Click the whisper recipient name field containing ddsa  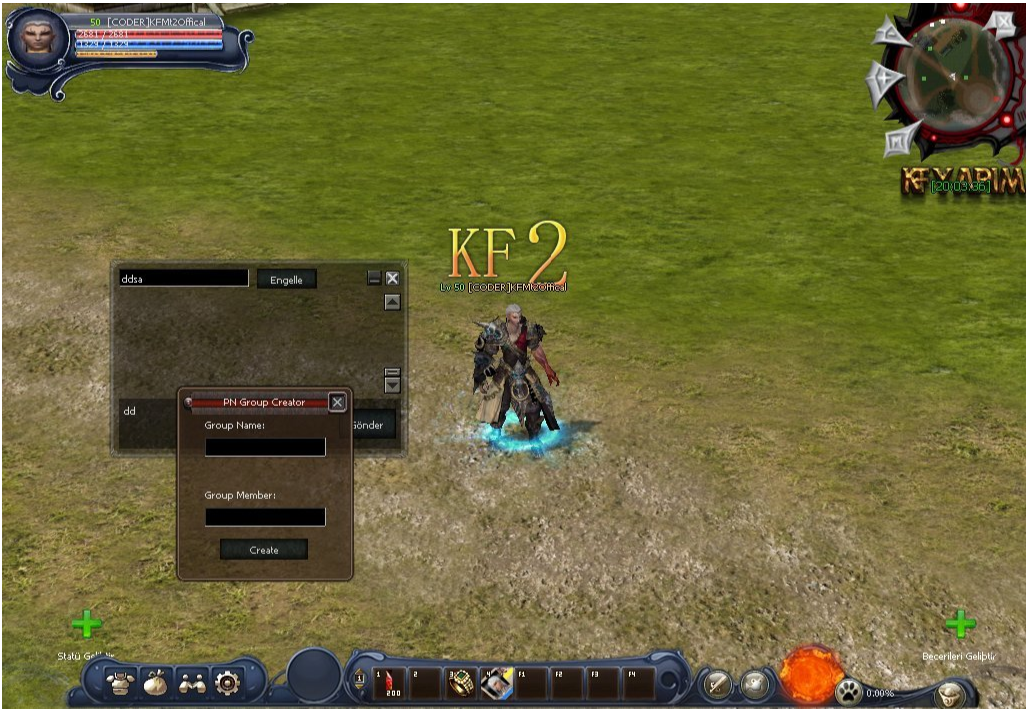click(x=183, y=279)
